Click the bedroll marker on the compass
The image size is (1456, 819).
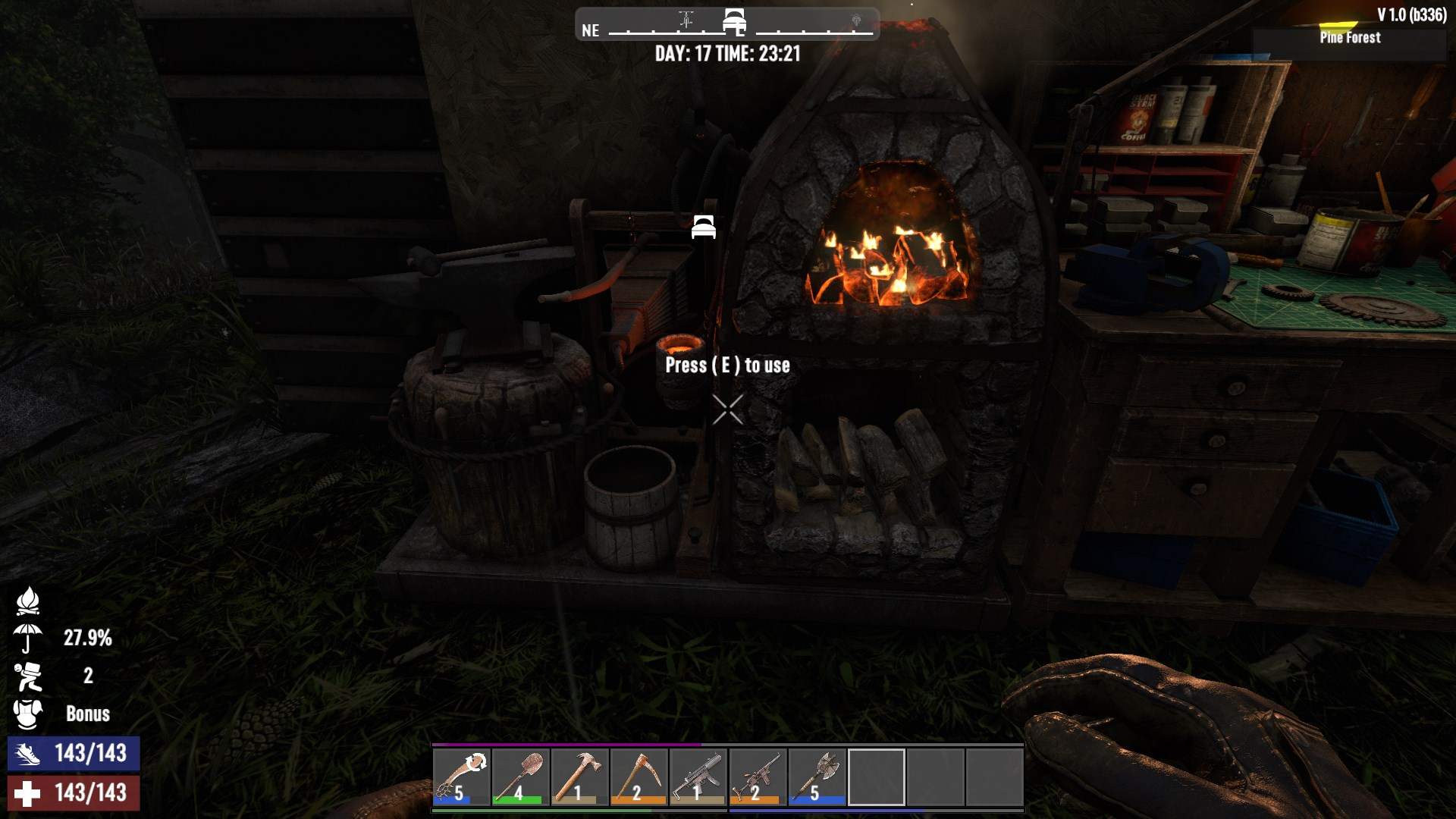pyautogui.click(x=734, y=21)
